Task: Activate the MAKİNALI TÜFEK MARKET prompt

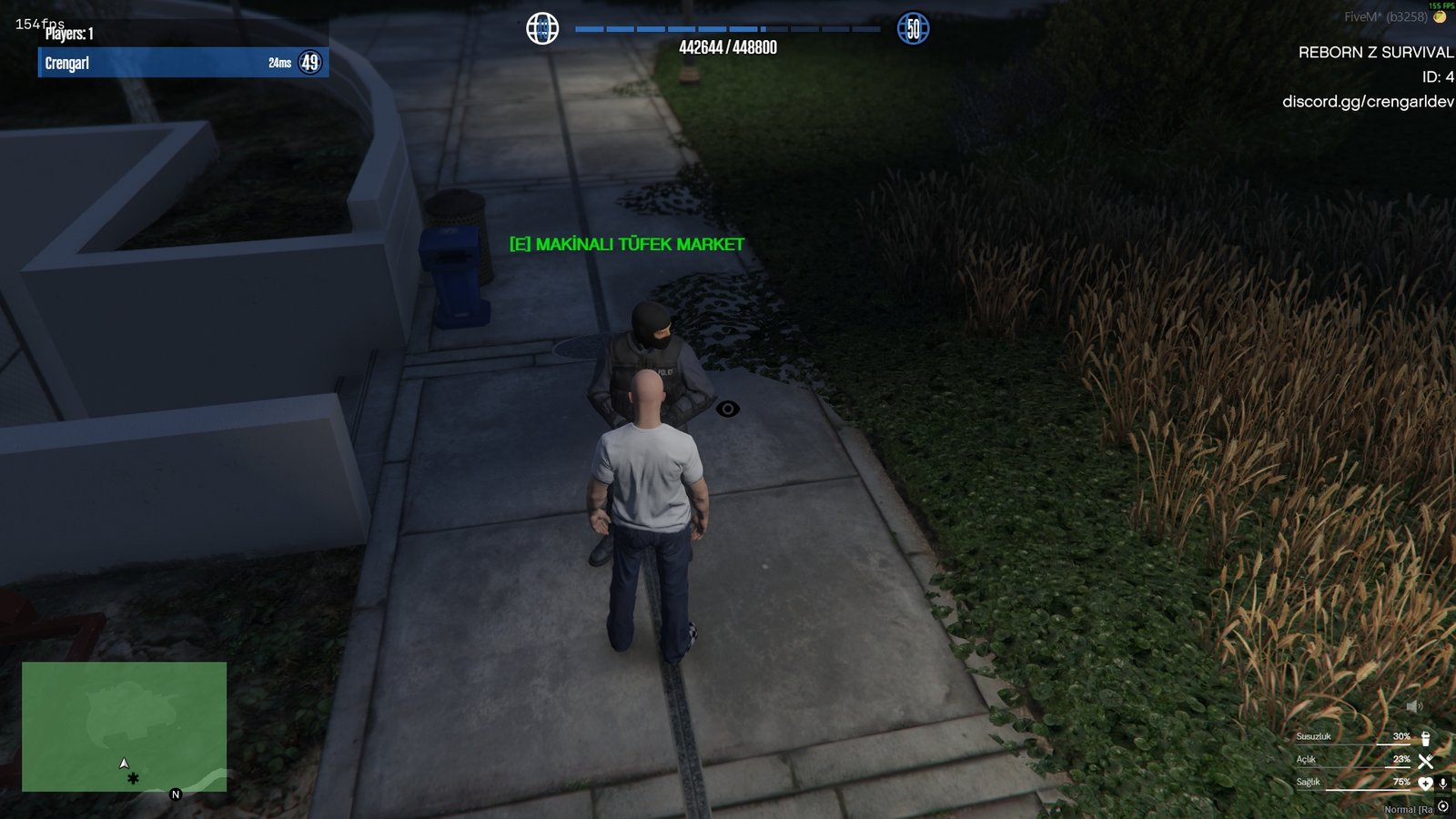Action: coord(626,243)
